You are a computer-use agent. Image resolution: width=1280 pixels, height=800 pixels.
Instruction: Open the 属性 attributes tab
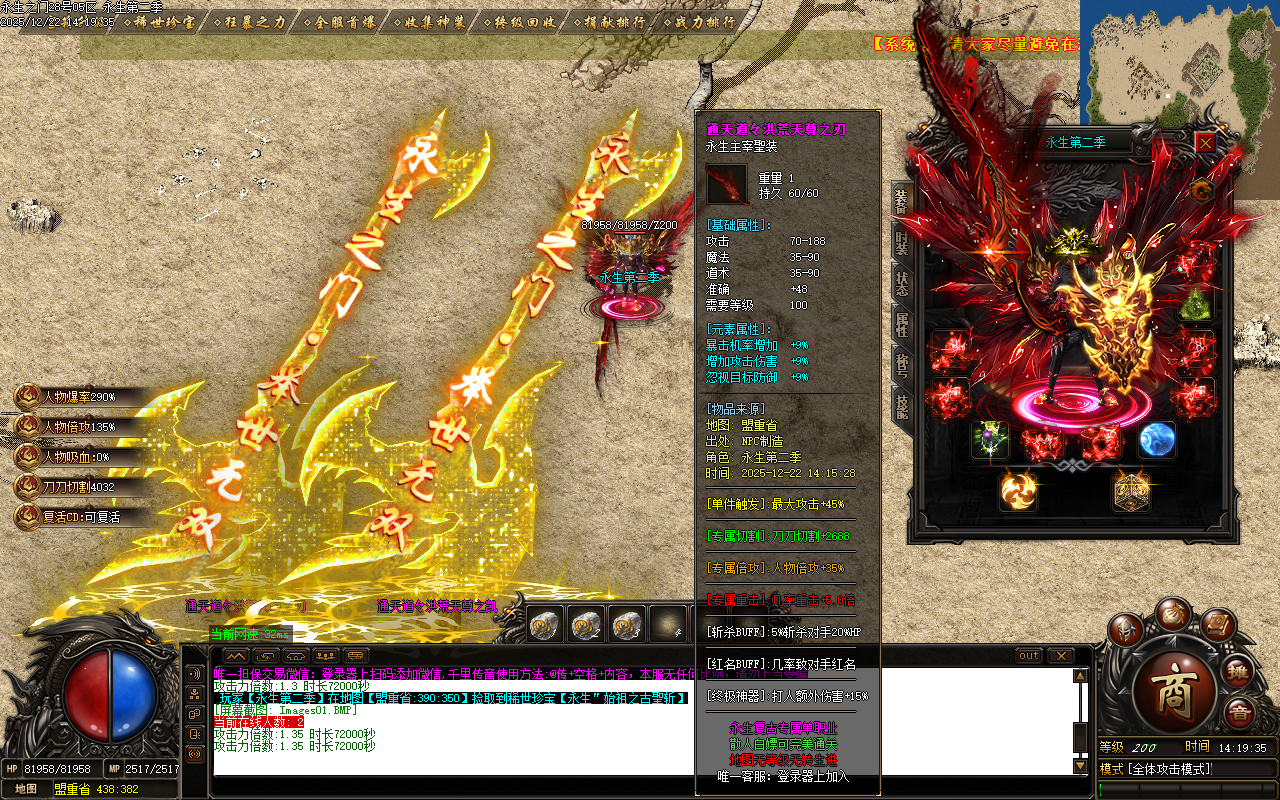(x=901, y=324)
